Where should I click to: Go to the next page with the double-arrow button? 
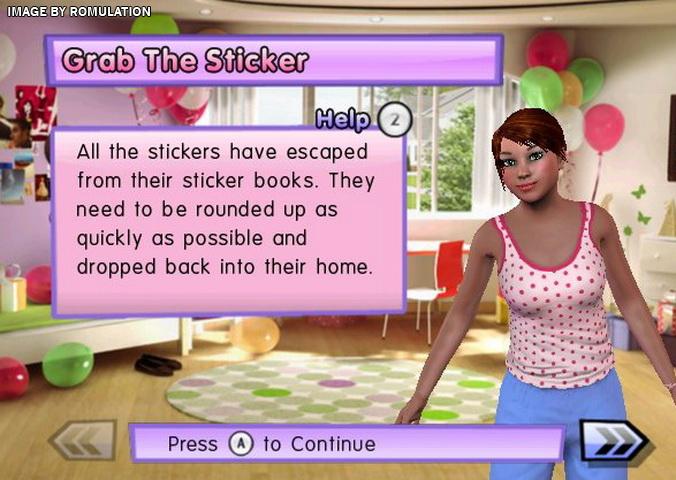pyautogui.click(x=616, y=441)
